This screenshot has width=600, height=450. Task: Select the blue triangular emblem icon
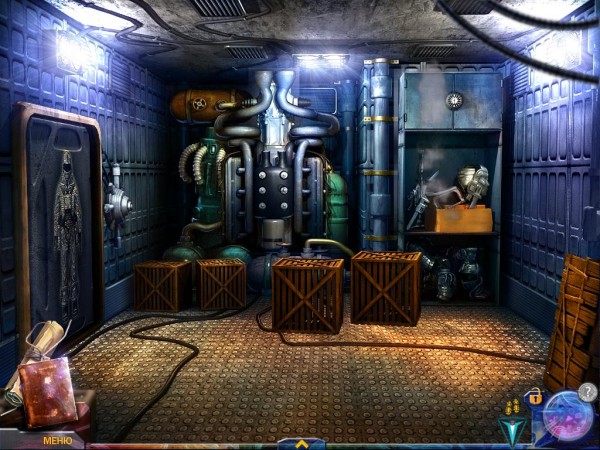pos(512,431)
